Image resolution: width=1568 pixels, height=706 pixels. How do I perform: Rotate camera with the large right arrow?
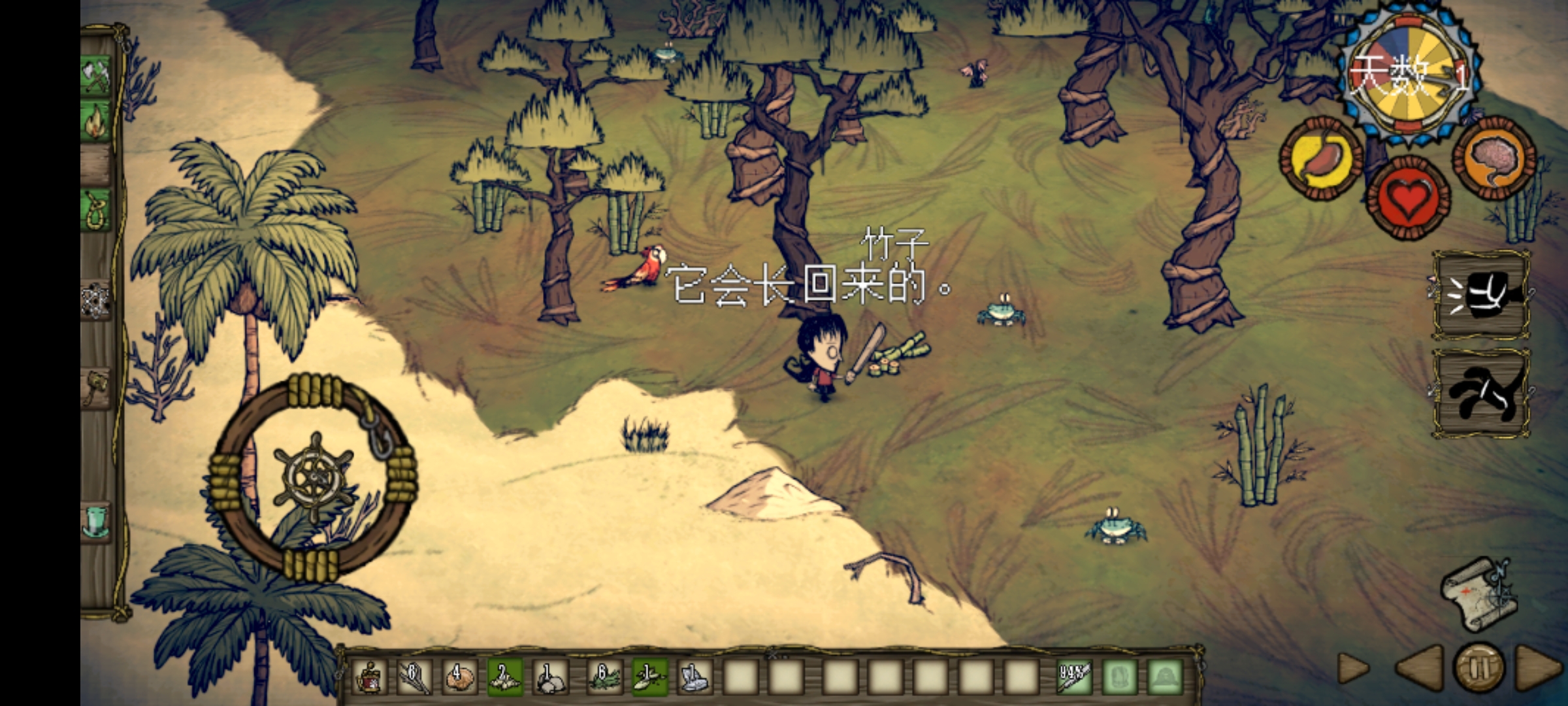coord(1538,668)
